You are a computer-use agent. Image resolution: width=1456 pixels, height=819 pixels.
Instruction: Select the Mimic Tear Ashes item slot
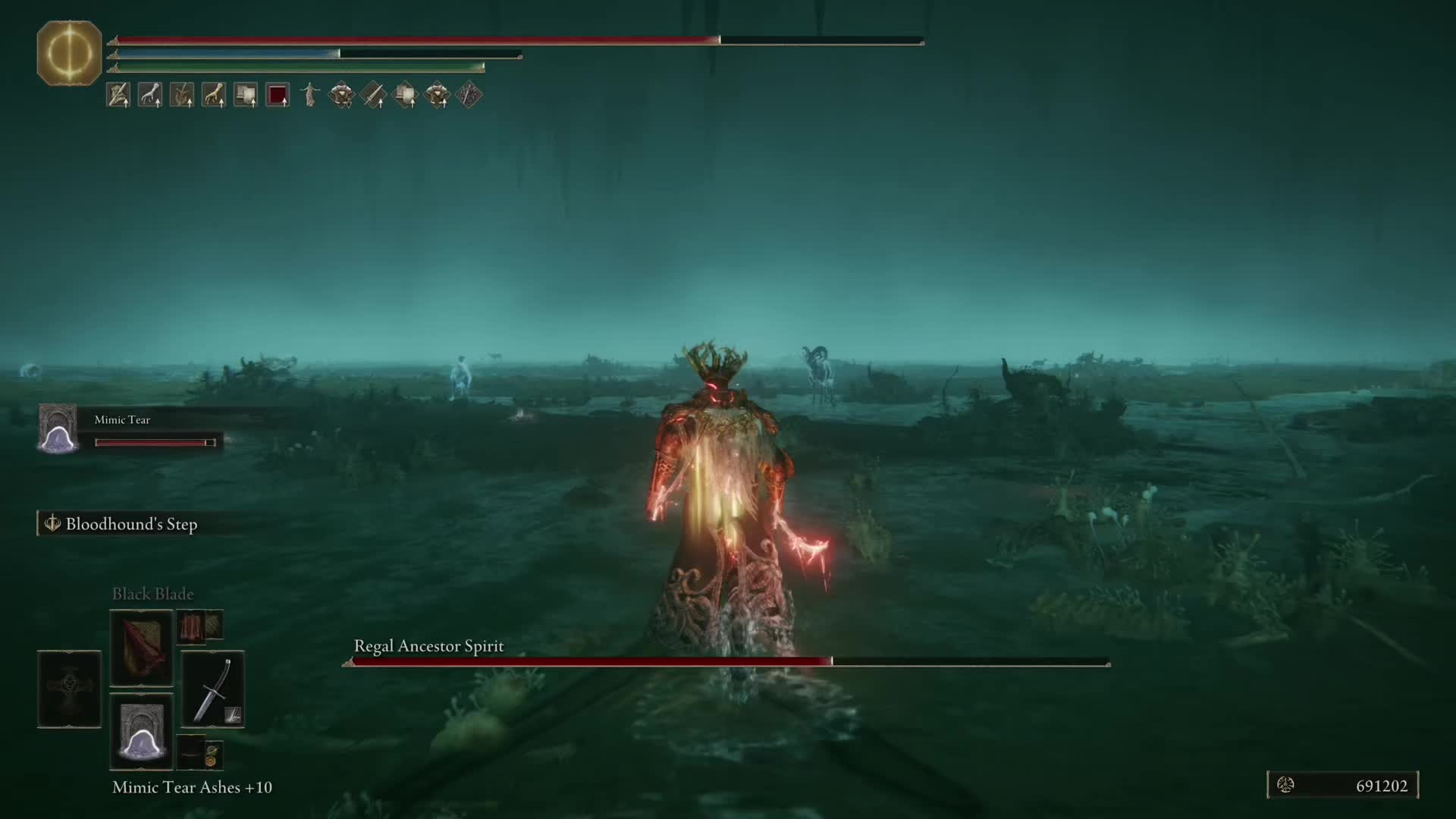141,732
